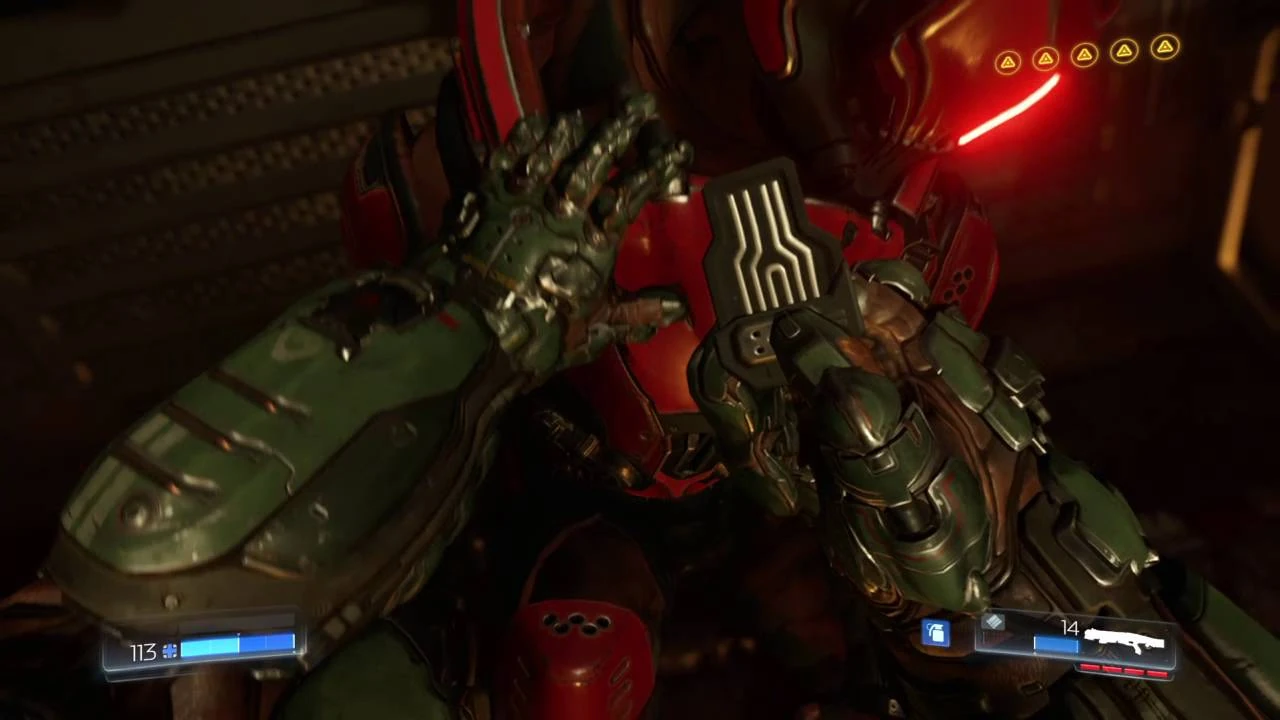The image size is (1280, 720).
Task: Click the health cross icon next to 113
Action: pyautogui.click(x=170, y=651)
